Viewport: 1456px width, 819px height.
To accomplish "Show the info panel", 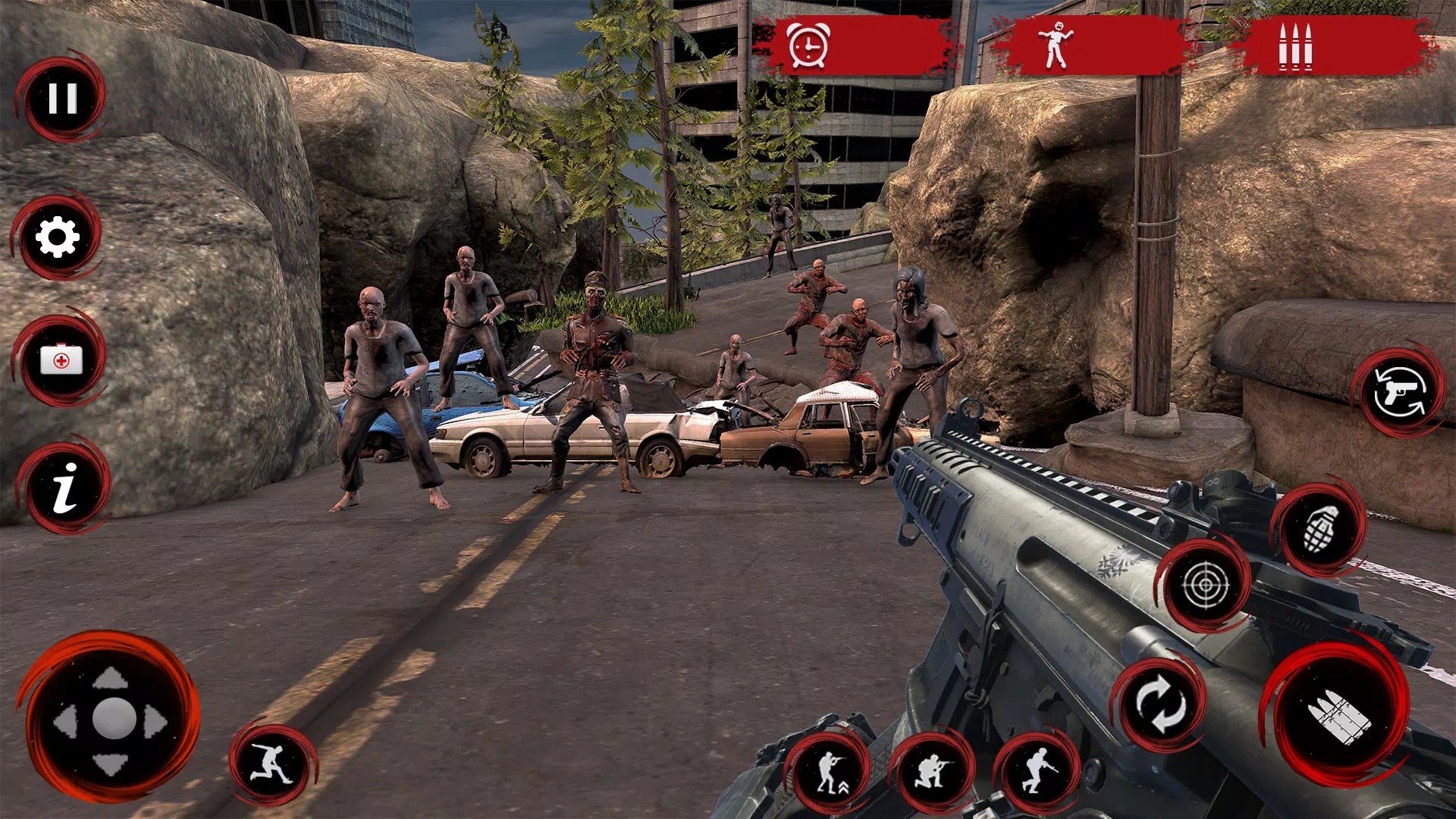I will tap(65, 487).
